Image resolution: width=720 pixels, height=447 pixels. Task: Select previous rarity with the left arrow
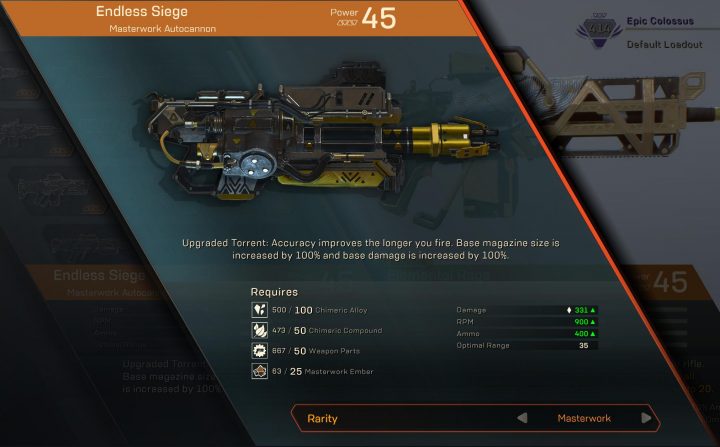click(522, 418)
